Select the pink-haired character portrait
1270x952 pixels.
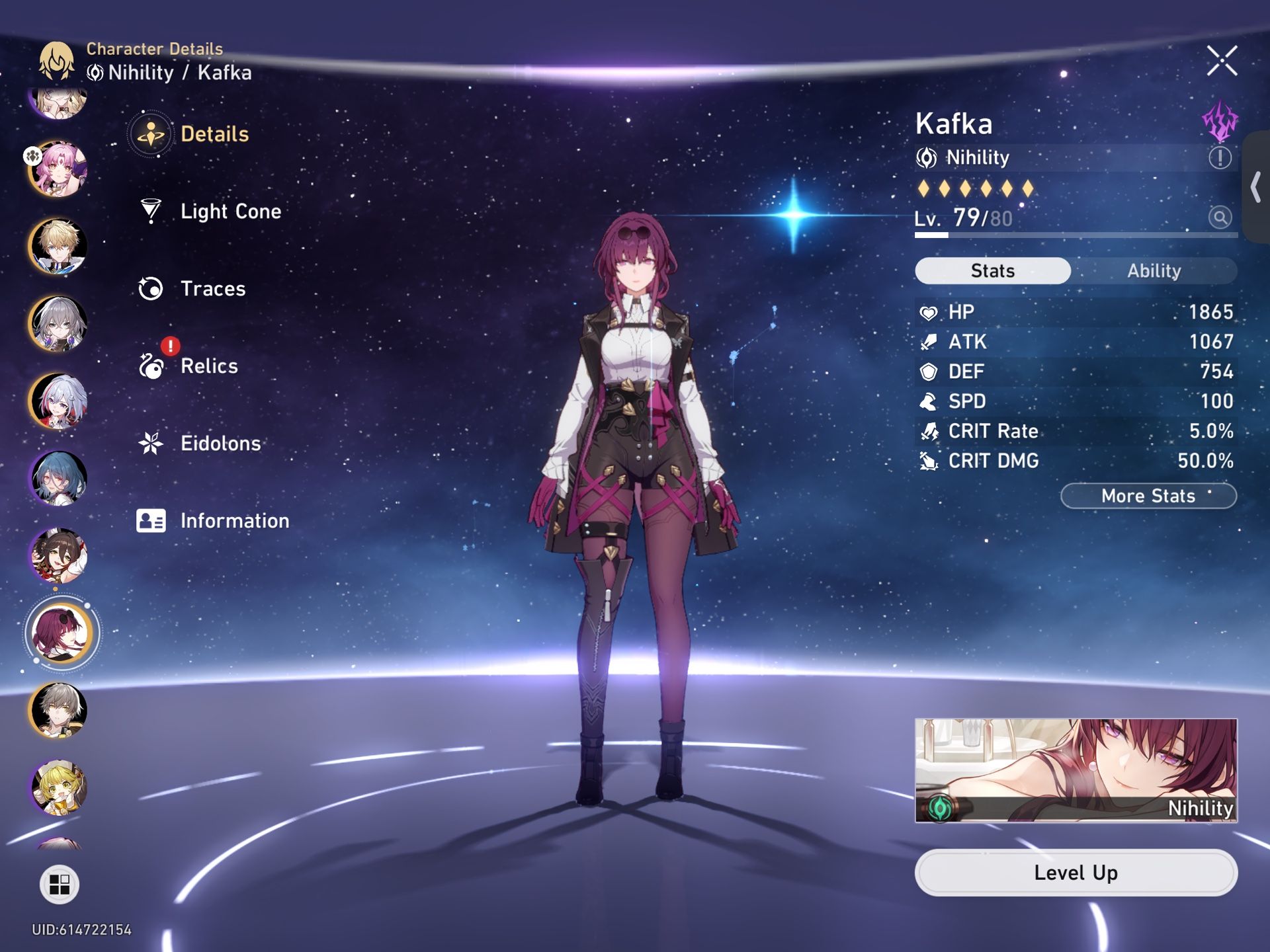coord(60,169)
